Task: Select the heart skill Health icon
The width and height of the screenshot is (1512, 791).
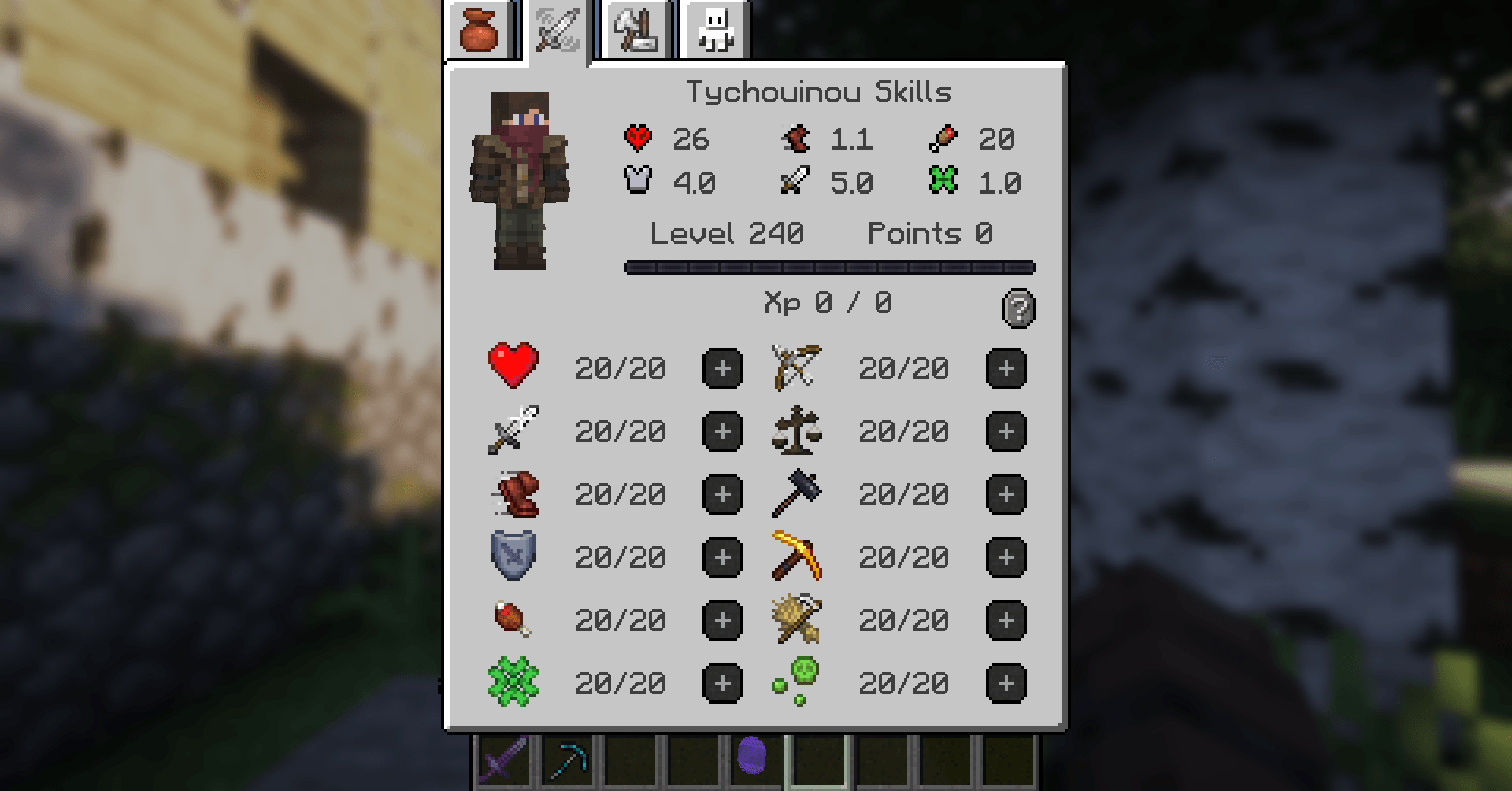Action: coord(513,368)
